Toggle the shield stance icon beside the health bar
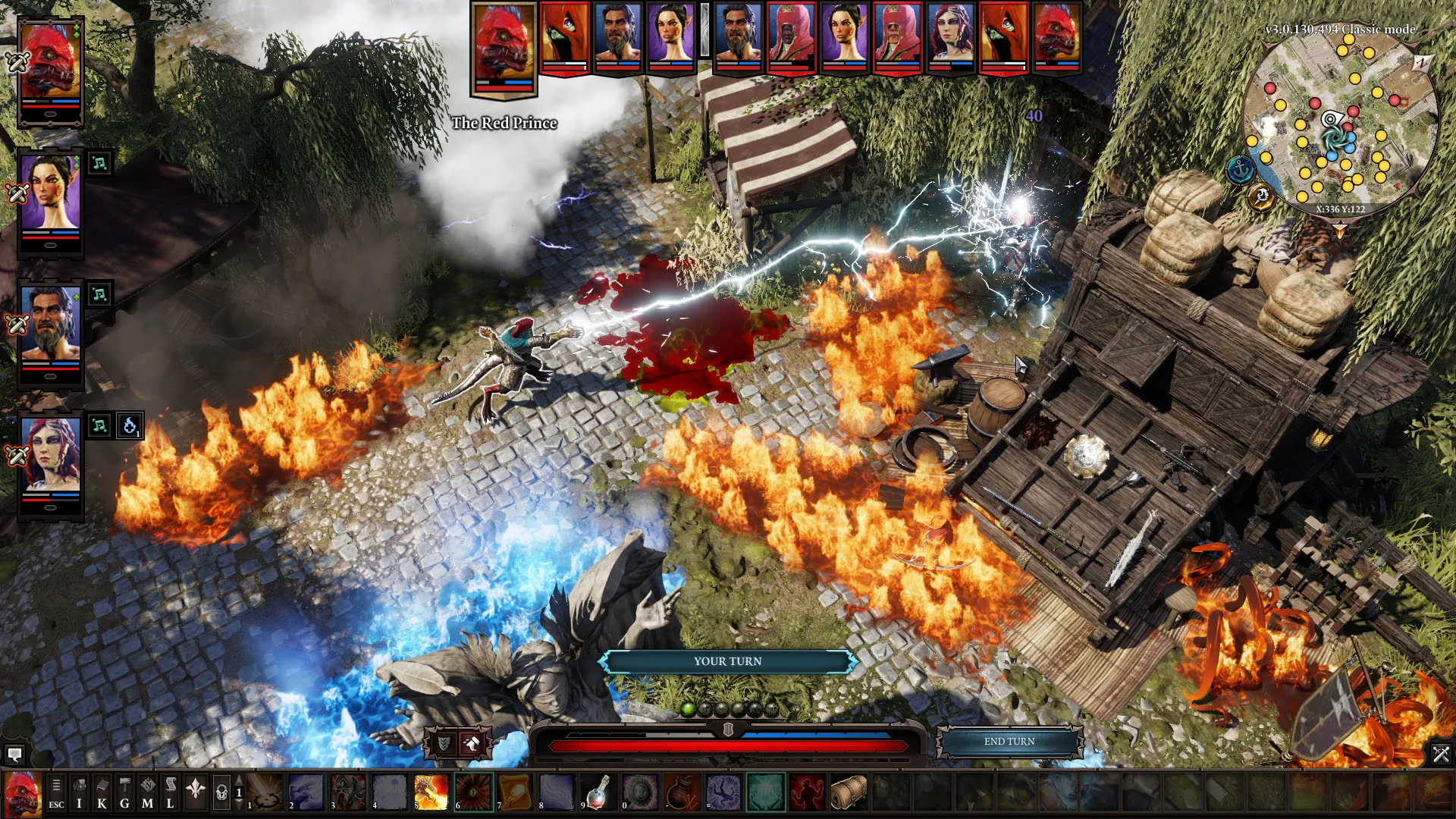1456x819 pixels. 445,743
